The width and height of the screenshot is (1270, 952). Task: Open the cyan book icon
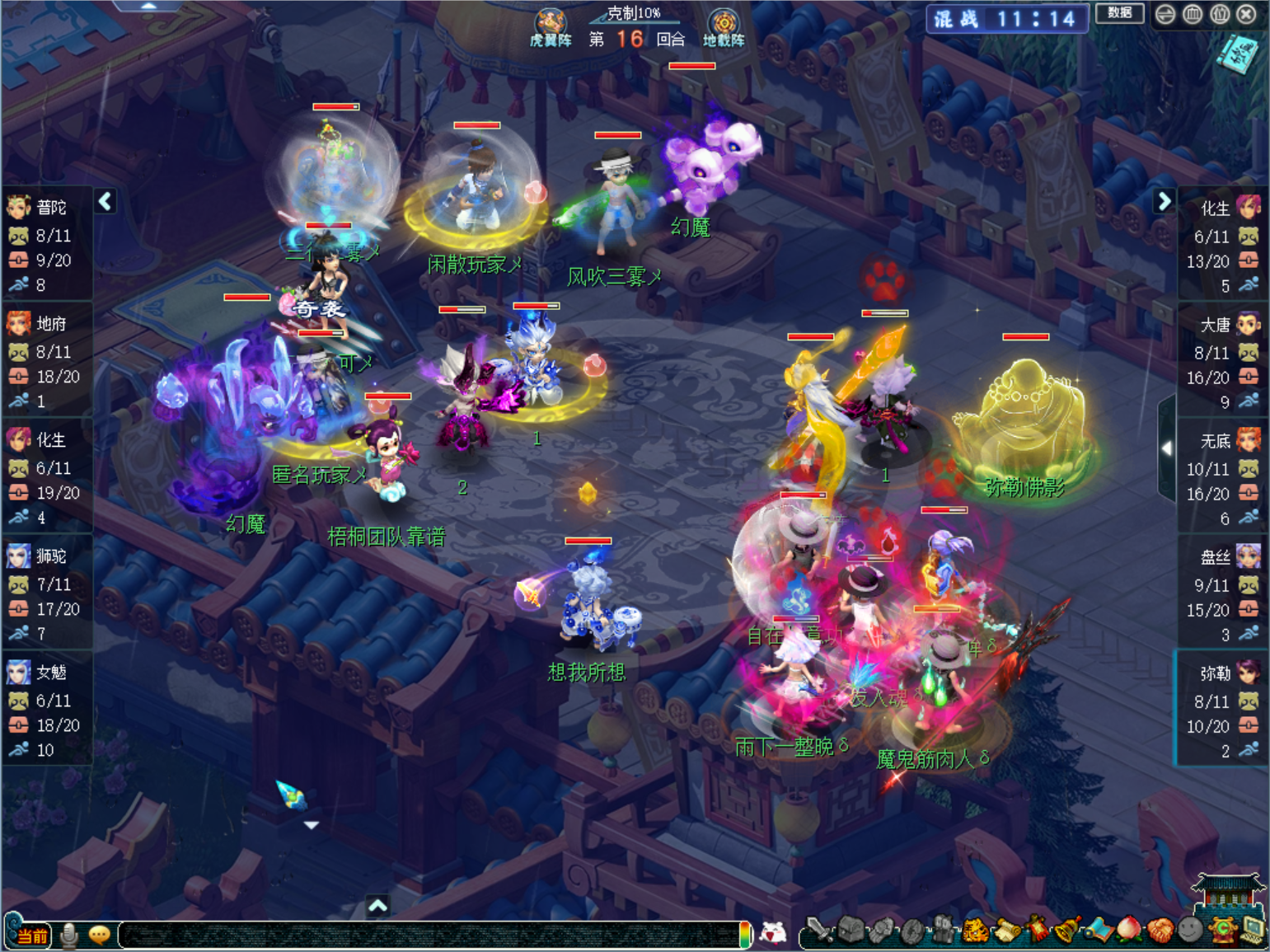[x=1238, y=54]
